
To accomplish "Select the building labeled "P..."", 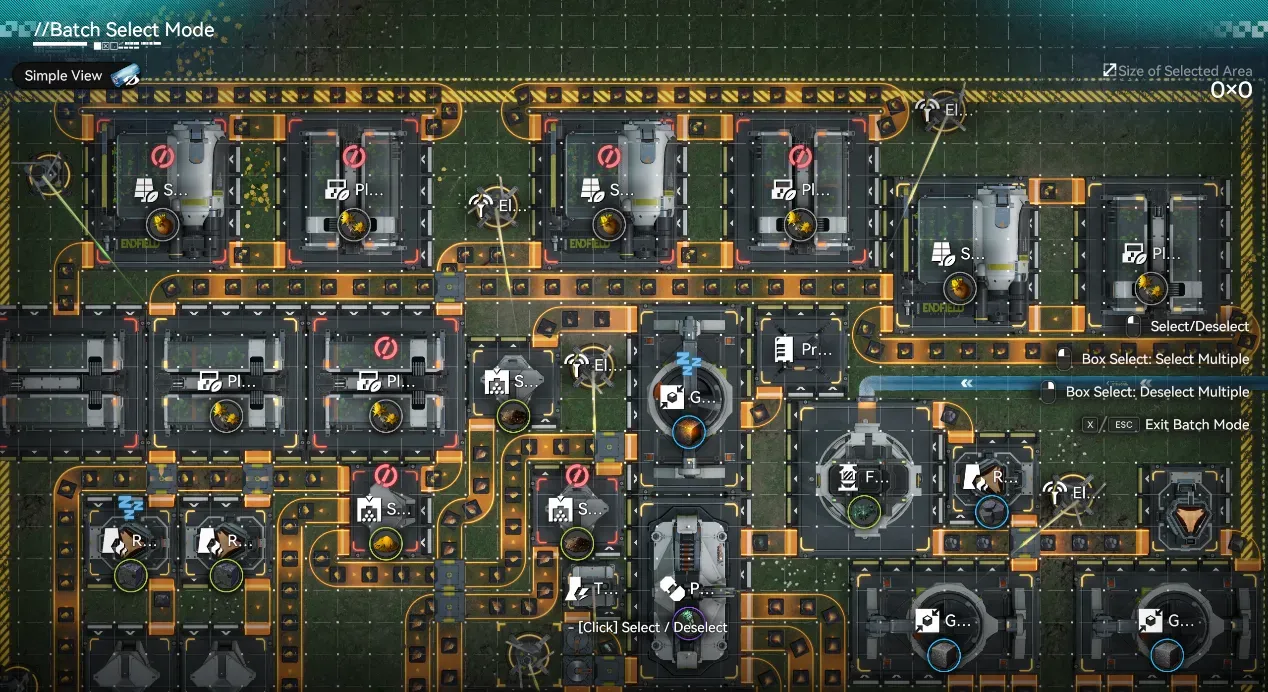I will [689, 589].
